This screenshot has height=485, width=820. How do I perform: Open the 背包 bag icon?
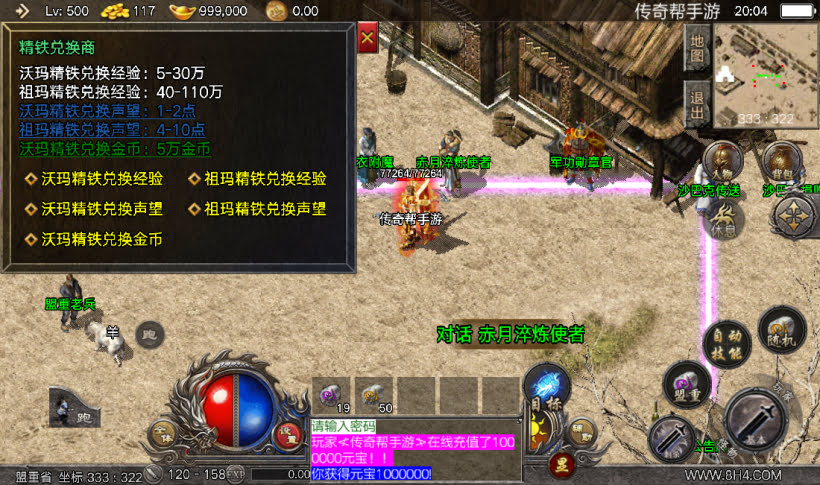pos(779,160)
